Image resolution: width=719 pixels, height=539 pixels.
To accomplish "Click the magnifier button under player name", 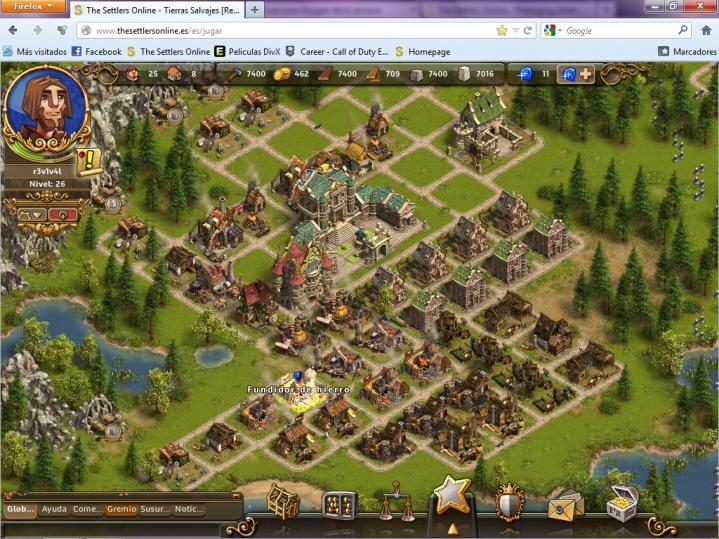I will click(x=63, y=213).
